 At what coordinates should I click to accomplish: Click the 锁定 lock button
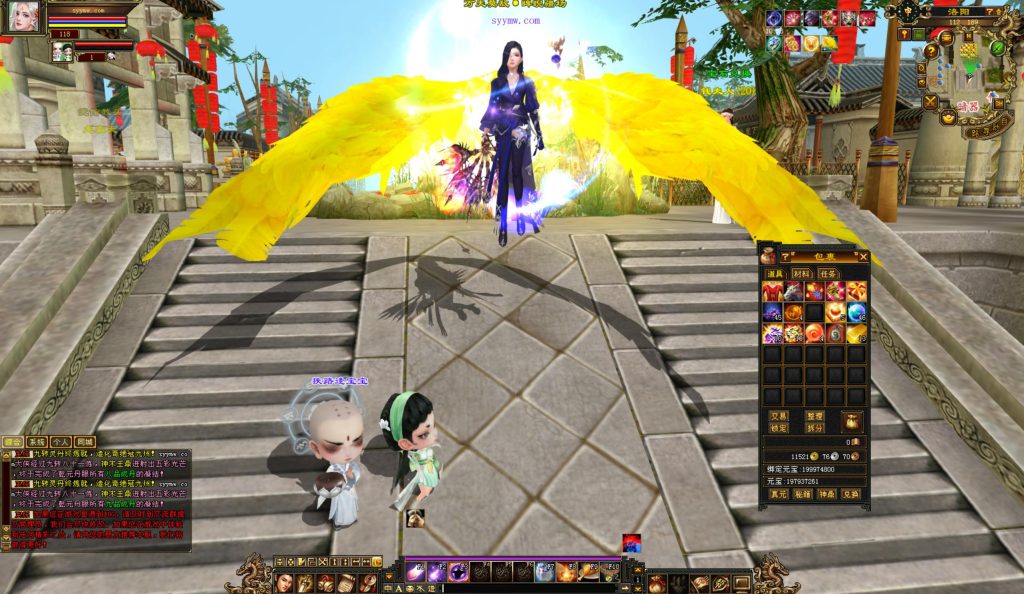pyautogui.click(x=778, y=428)
